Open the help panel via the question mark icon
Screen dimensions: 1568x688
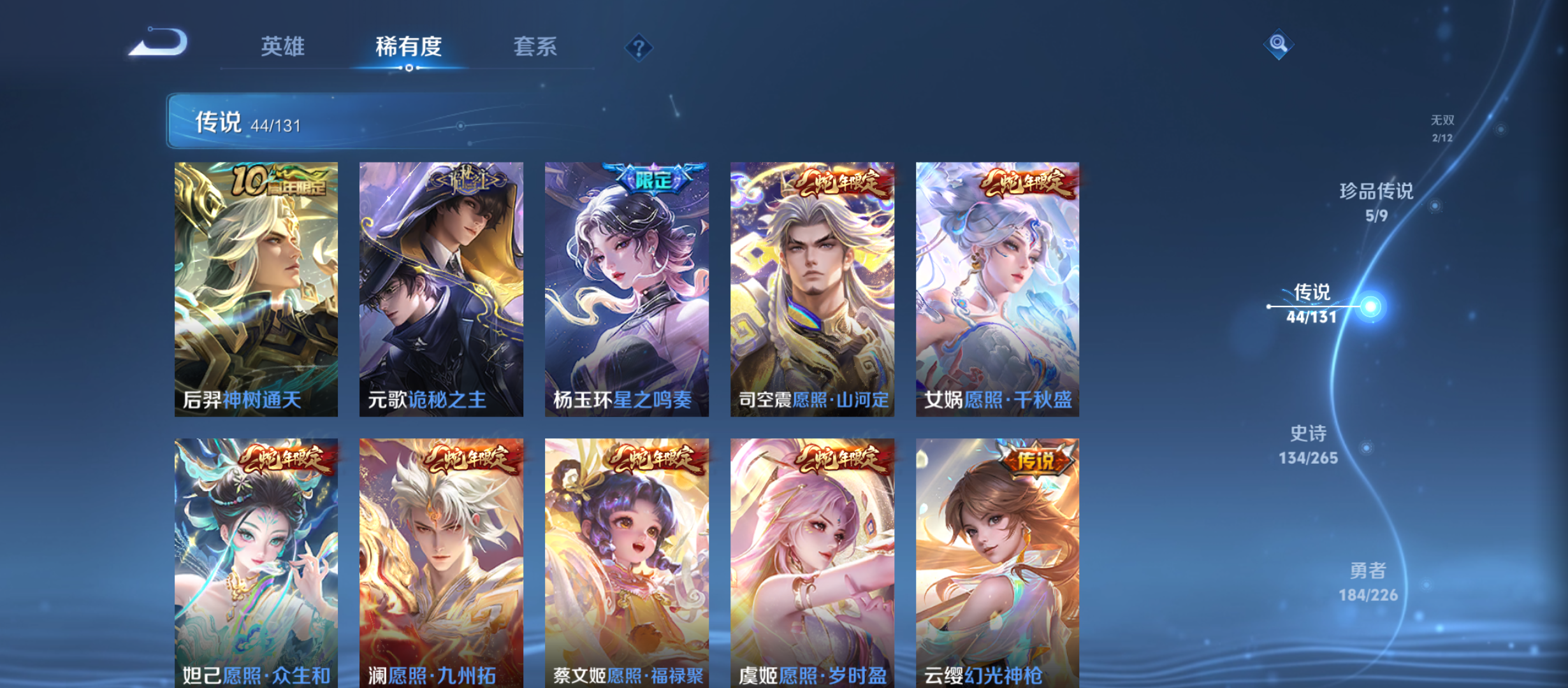pos(639,47)
